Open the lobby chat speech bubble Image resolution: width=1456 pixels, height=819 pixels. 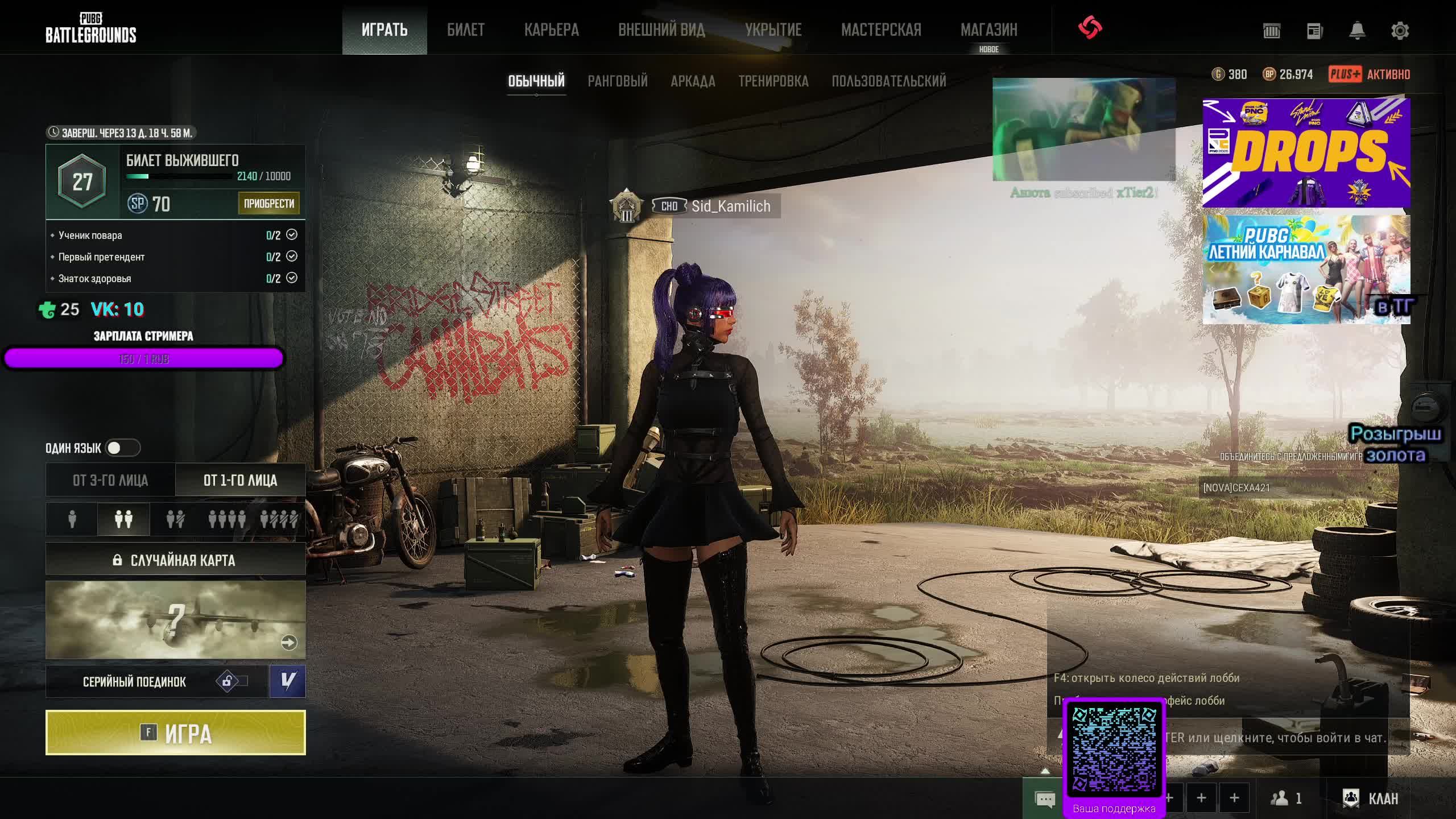tap(1045, 800)
